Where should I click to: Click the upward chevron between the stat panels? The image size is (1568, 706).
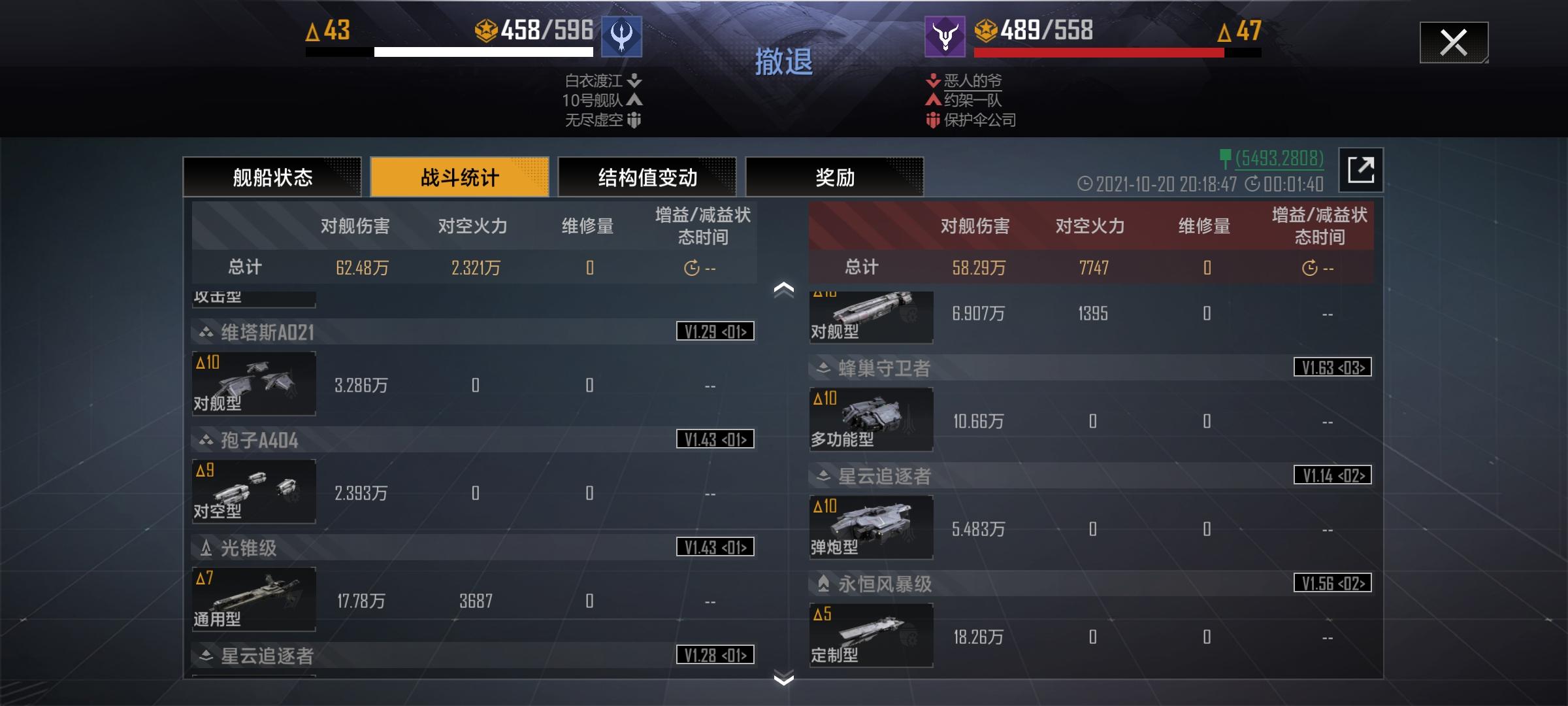tap(782, 288)
